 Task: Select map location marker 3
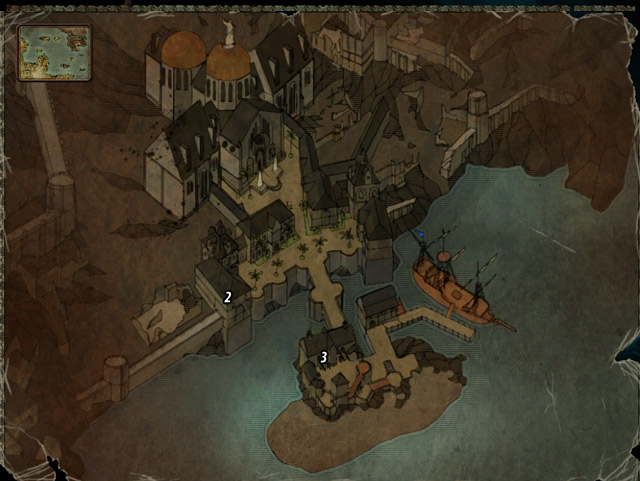coord(323,357)
